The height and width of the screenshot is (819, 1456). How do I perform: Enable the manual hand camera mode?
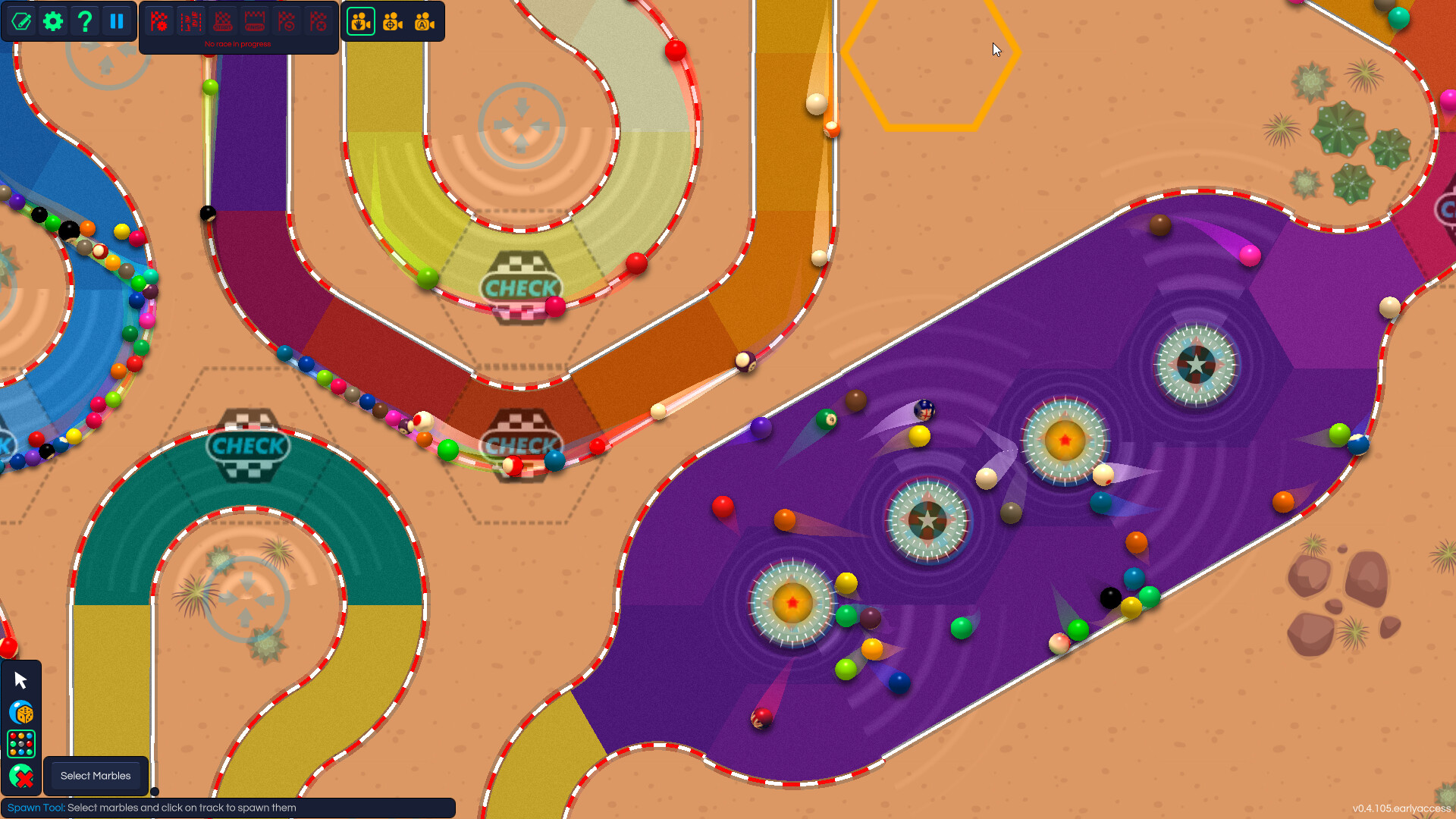360,21
